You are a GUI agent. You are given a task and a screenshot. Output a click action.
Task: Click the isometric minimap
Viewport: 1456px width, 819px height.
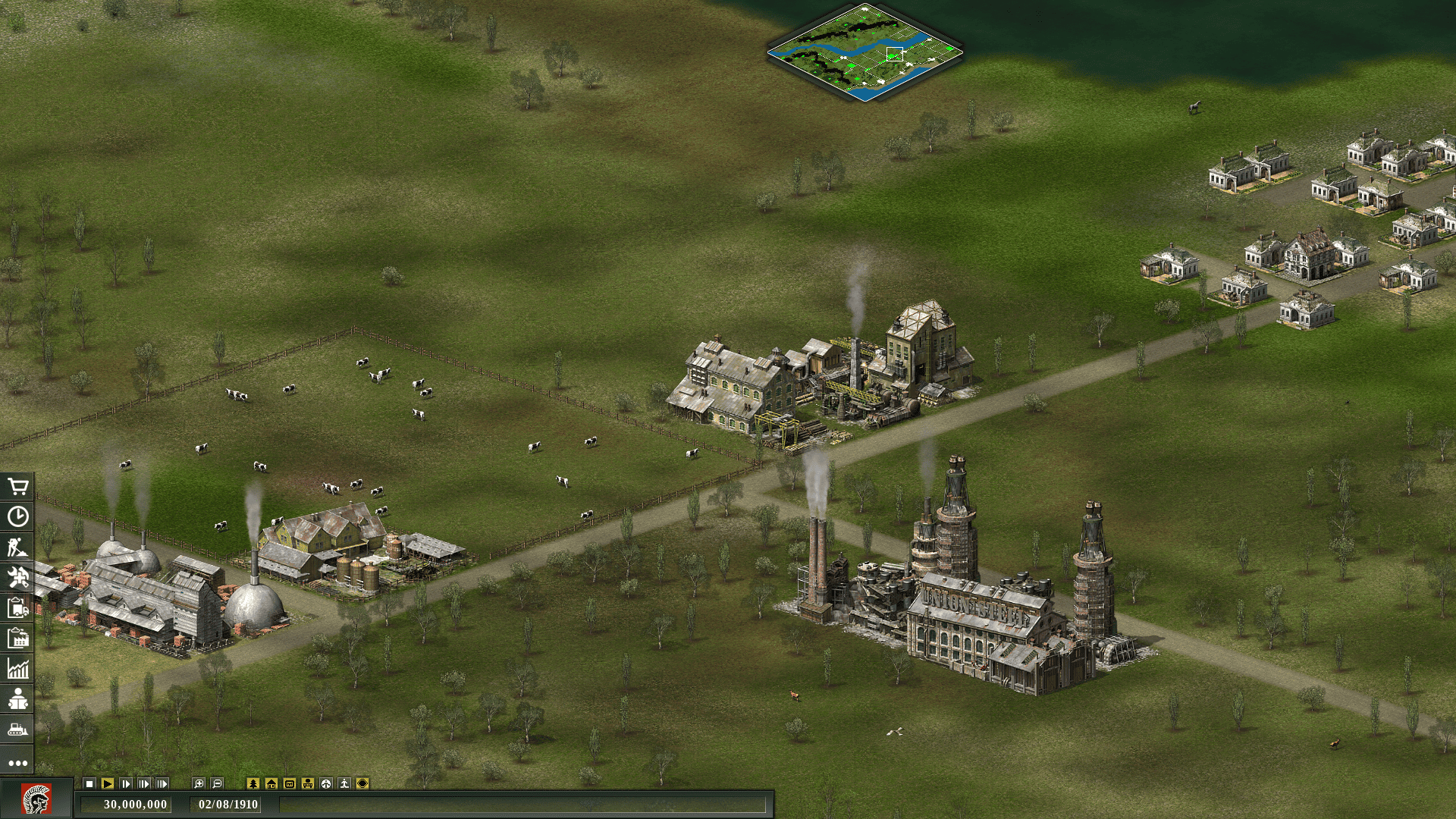865,52
